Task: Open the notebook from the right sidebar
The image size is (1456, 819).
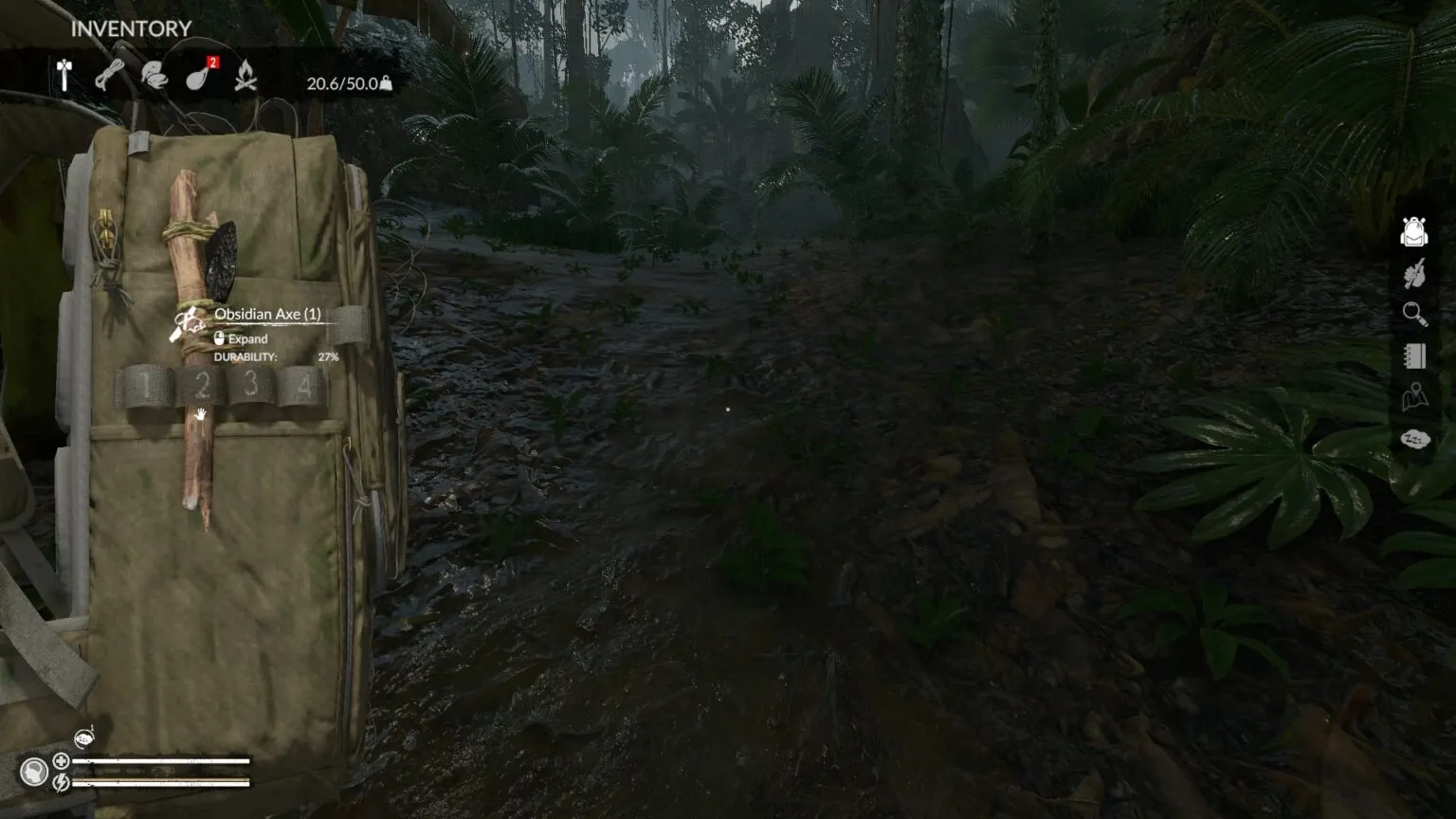Action: (1412, 356)
